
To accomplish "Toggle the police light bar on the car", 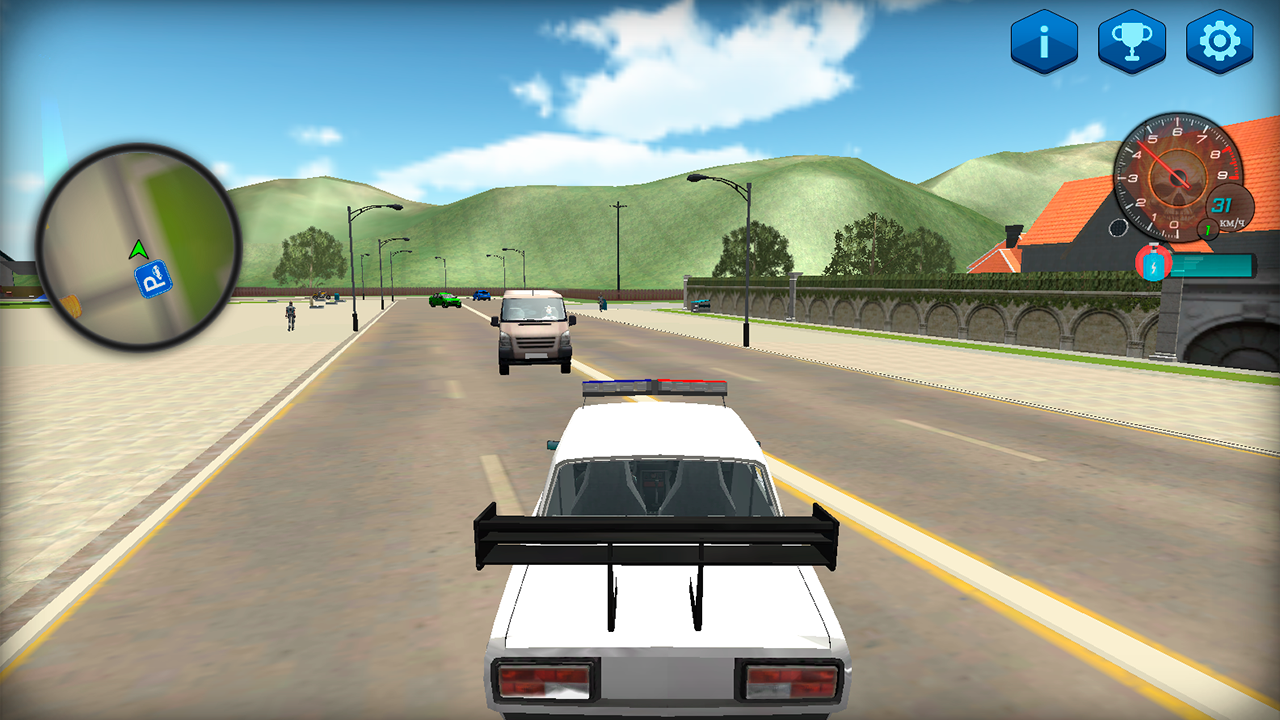I will click(x=655, y=385).
